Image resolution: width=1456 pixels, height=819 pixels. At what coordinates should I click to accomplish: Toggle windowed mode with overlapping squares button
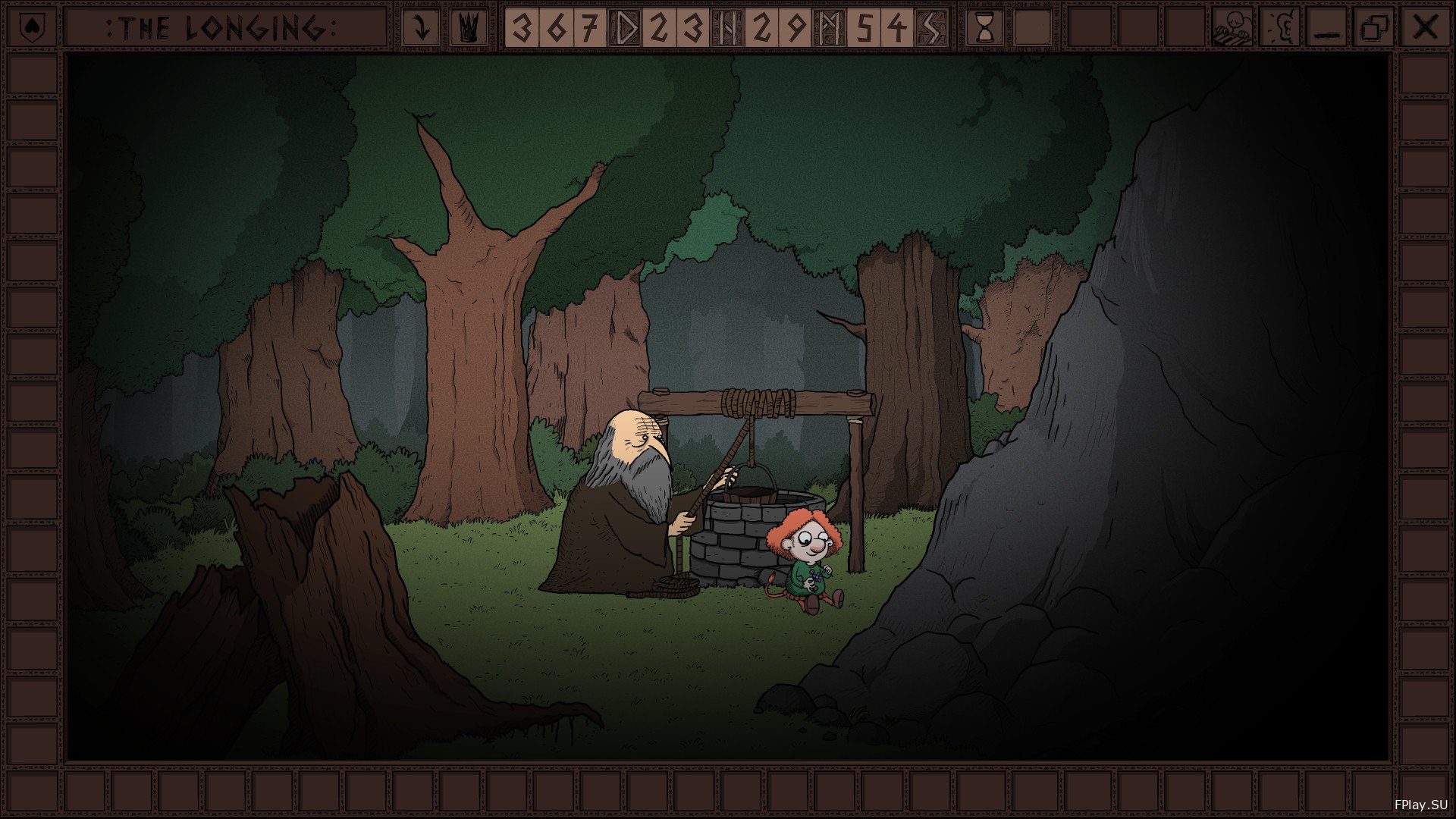tap(1374, 28)
